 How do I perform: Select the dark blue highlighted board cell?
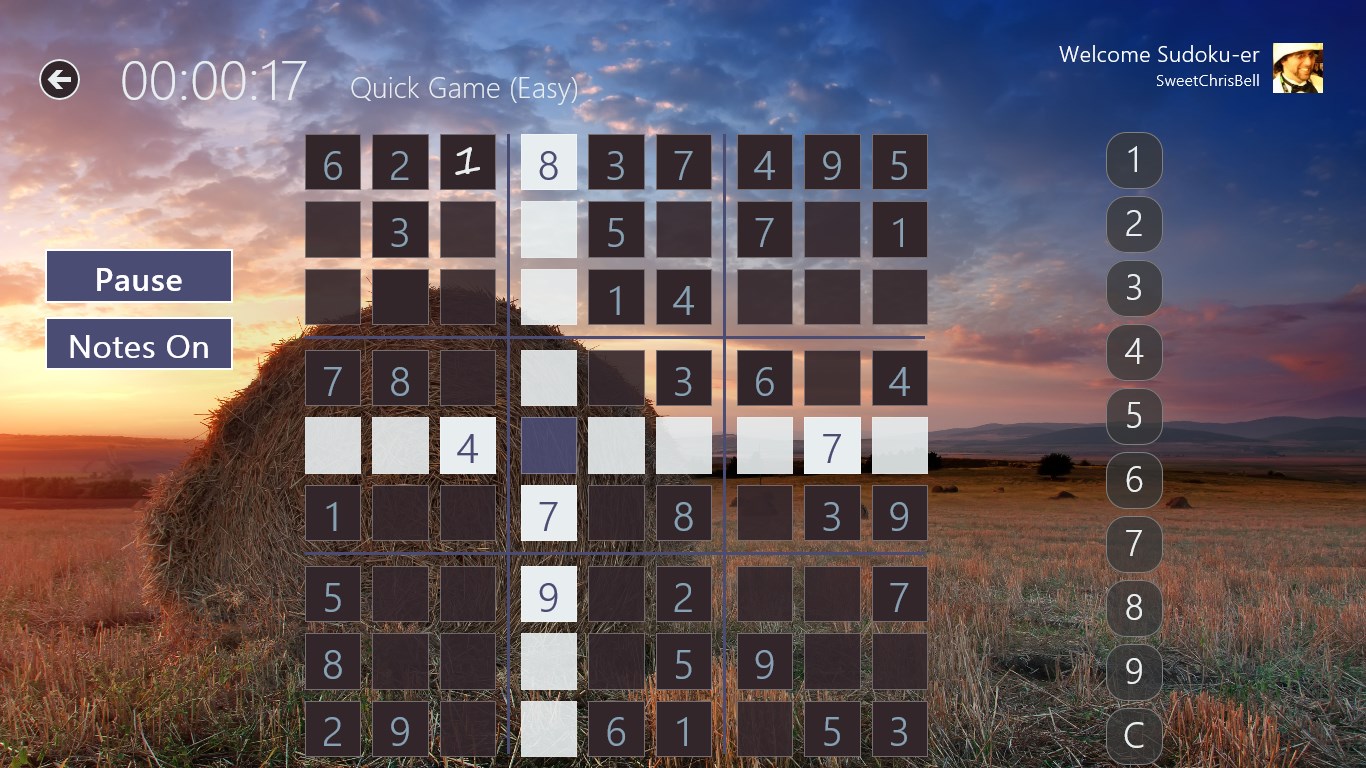[x=549, y=446]
